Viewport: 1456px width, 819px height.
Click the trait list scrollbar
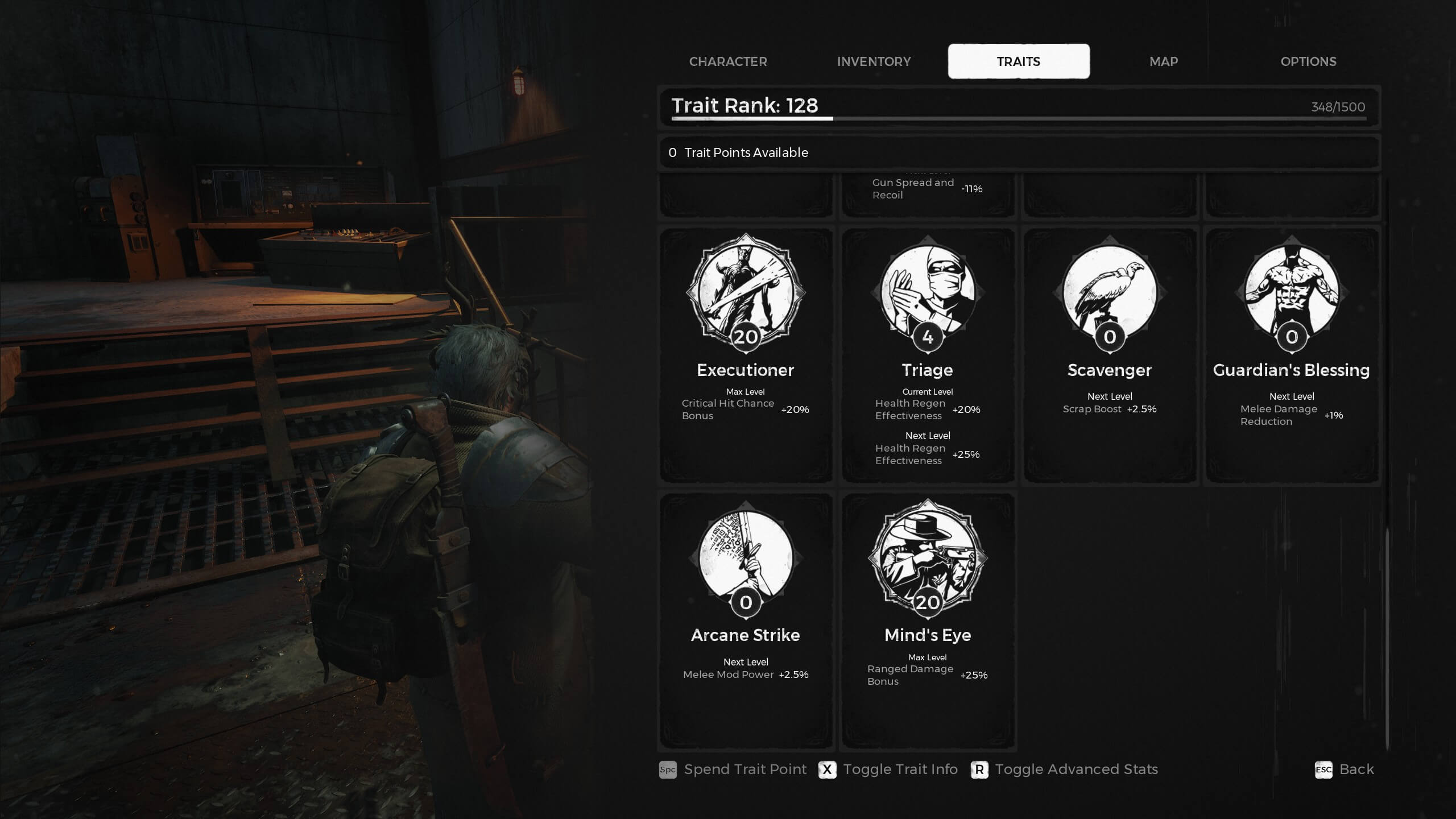click(1387, 637)
